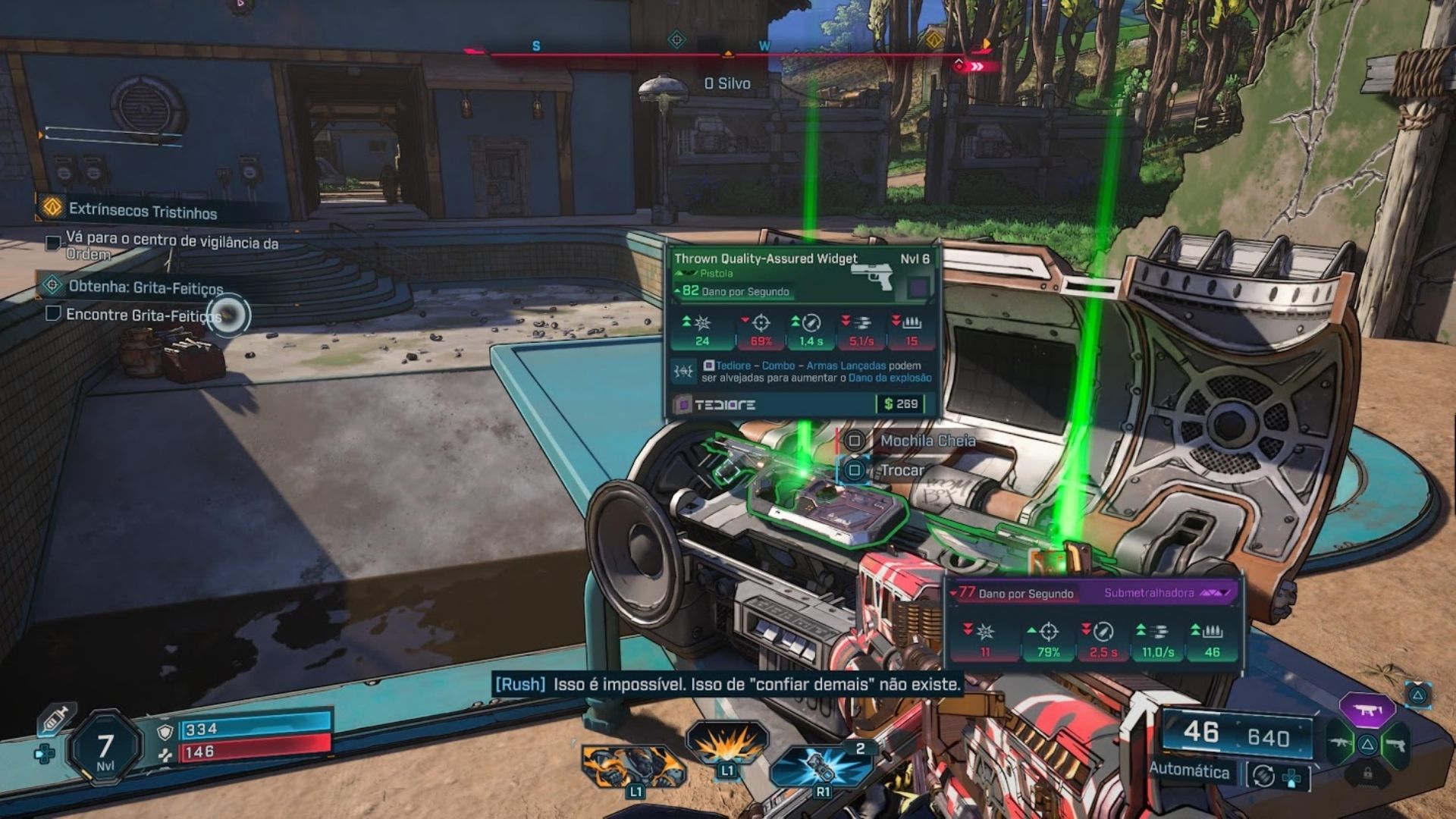The height and width of the screenshot is (819, 1456).
Task: Activate the yellow character action skill
Action: click(x=633, y=766)
